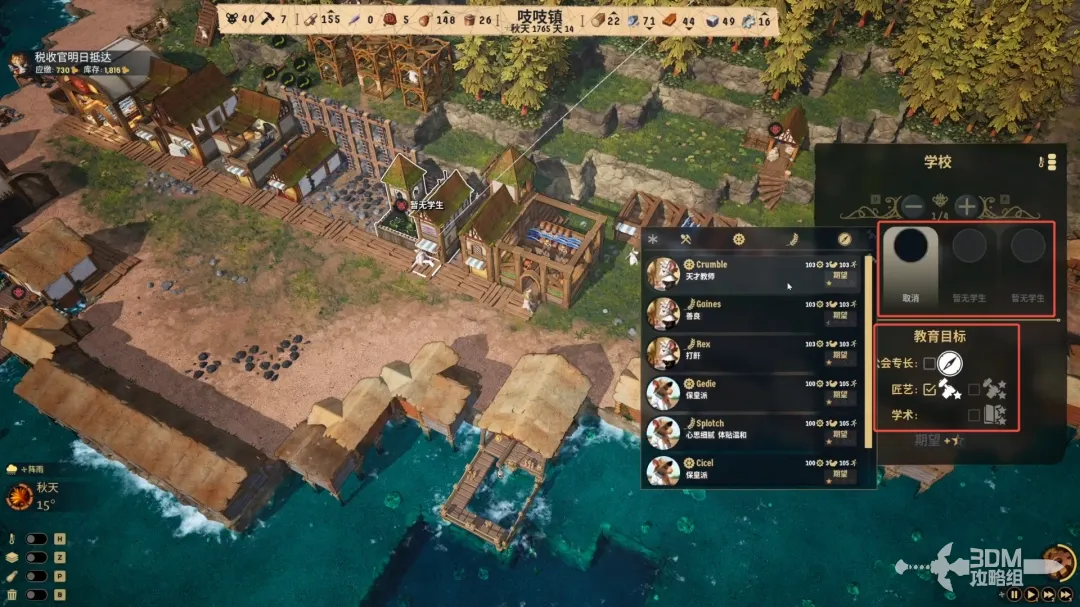Pause the game speed
Screen dimensions: 1080x607
click(1014, 594)
